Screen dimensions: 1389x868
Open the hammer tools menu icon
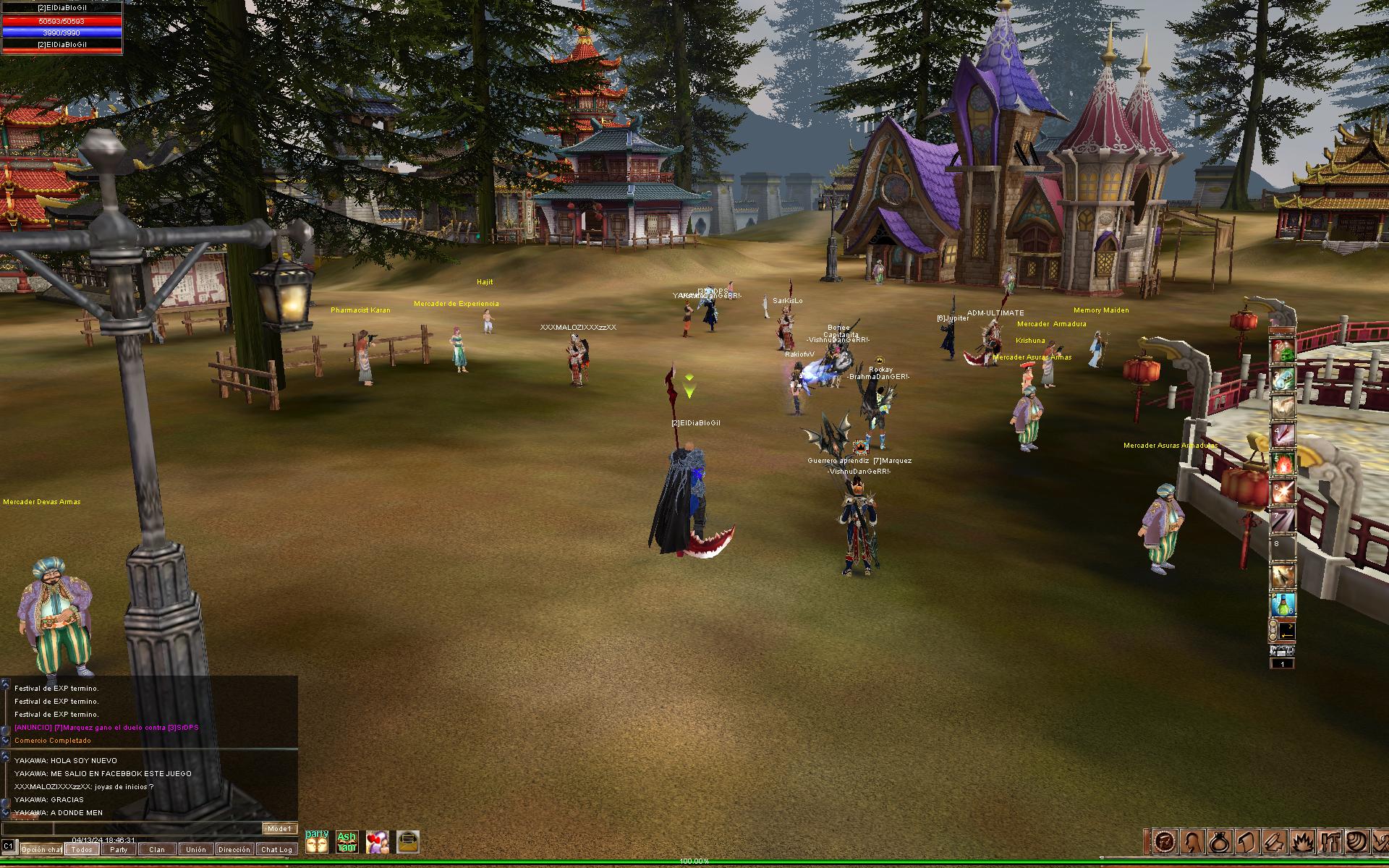tap(1330, 841)
